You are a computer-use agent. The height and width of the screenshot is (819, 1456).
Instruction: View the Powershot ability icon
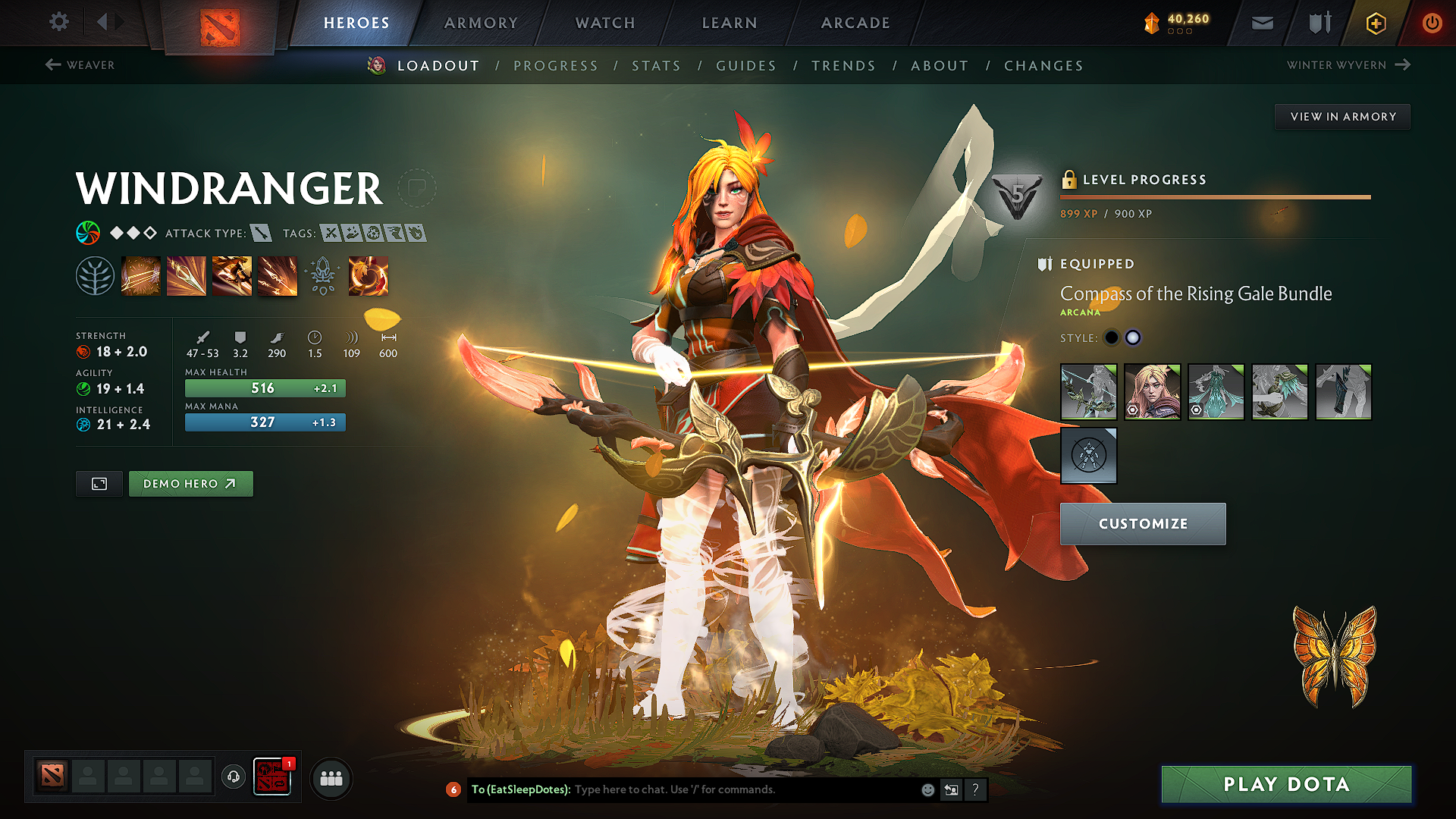[187, 275]
